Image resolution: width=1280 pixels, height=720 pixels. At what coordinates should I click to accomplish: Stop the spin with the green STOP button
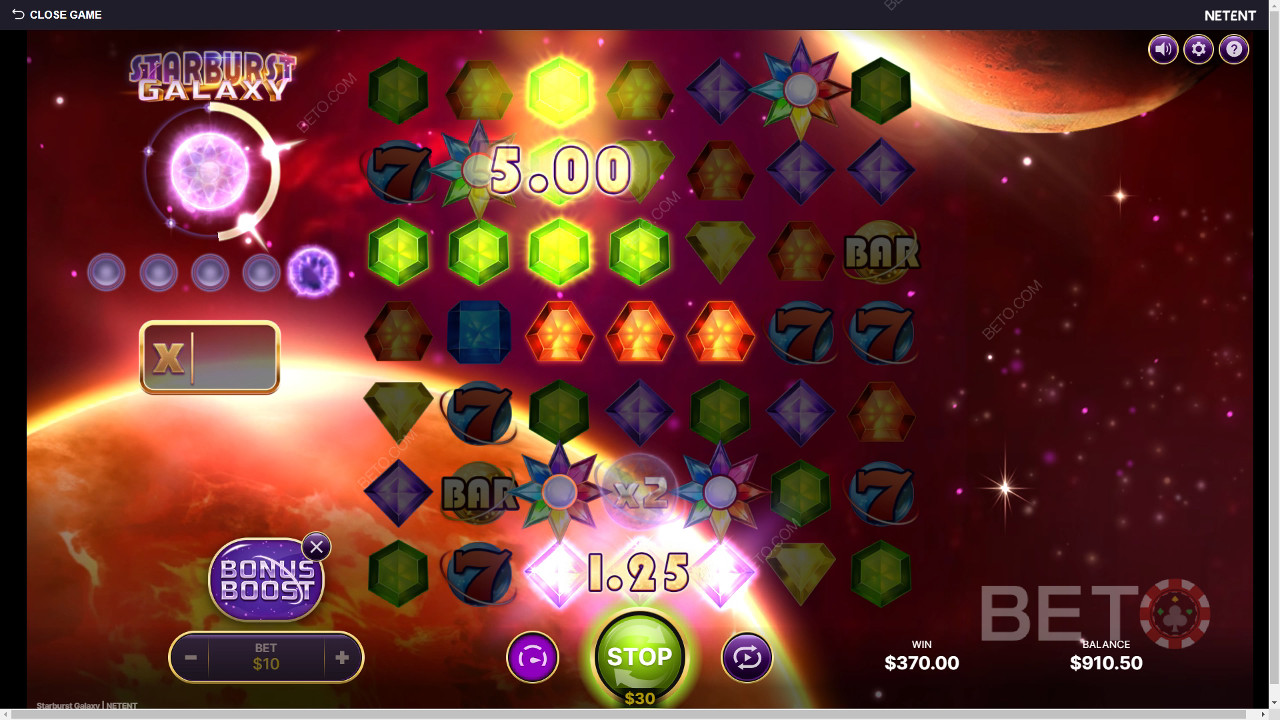tap(639, 657)
